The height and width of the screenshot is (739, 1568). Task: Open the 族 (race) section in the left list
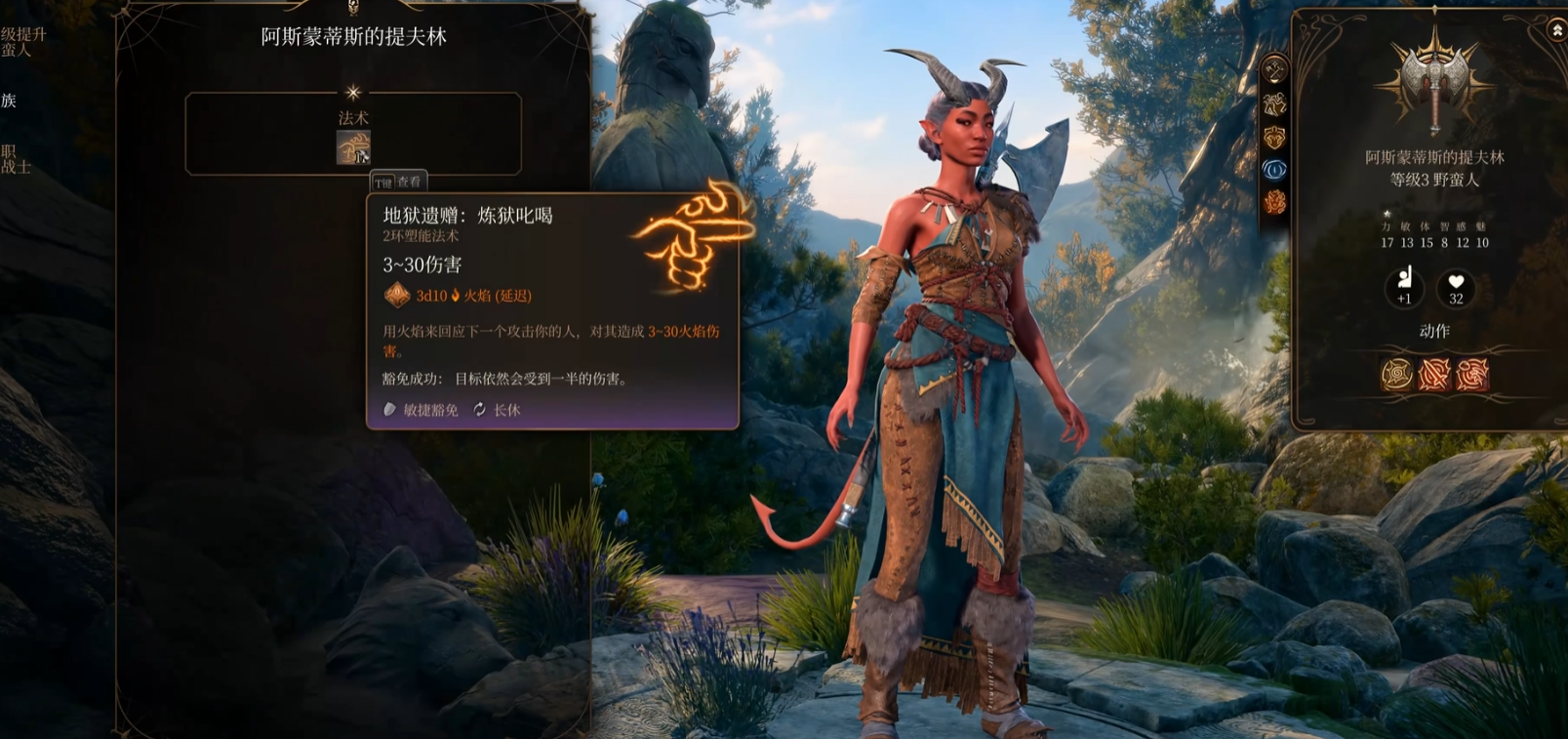point(9,101)
